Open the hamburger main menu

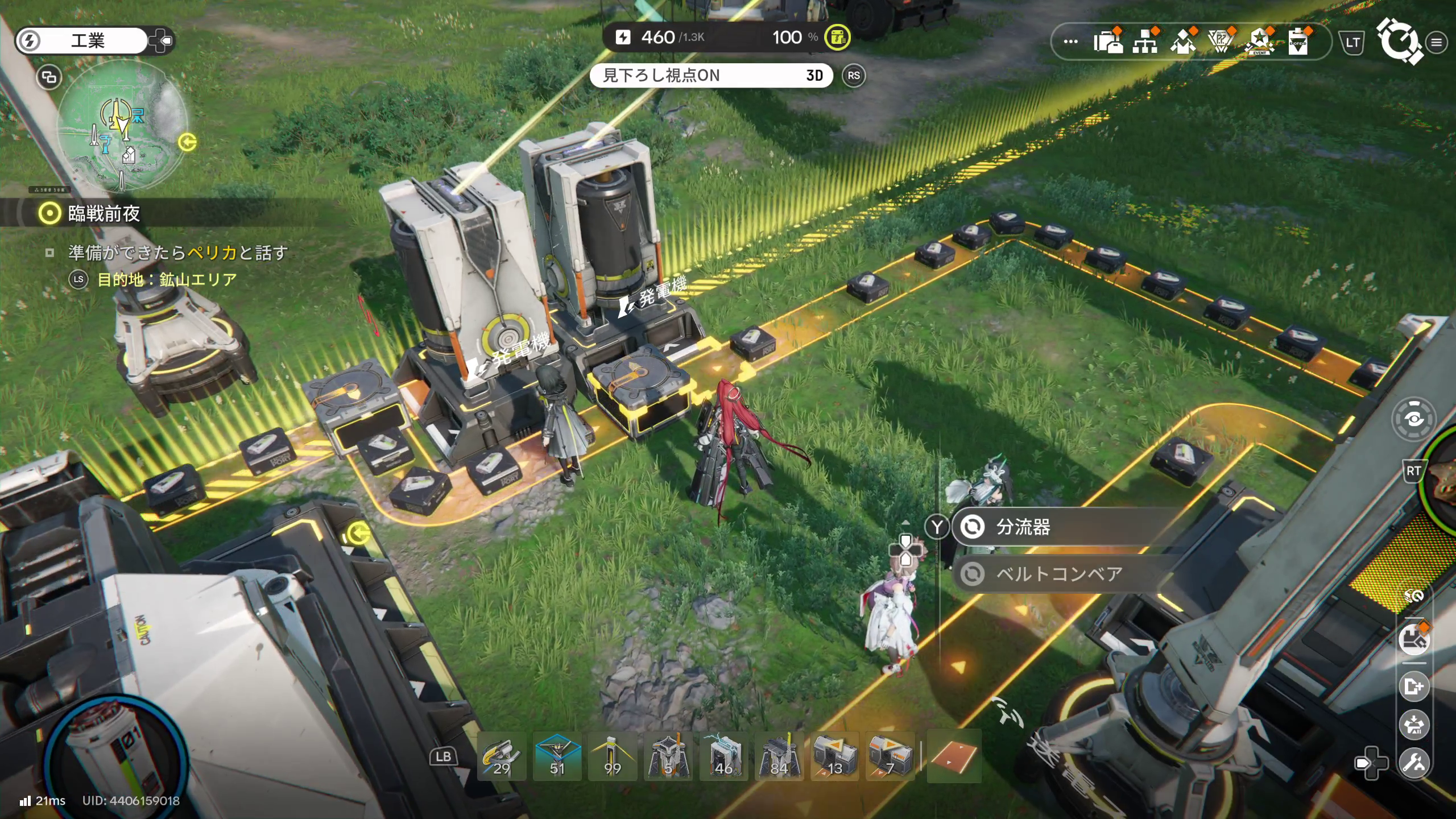click(1437, 42)
